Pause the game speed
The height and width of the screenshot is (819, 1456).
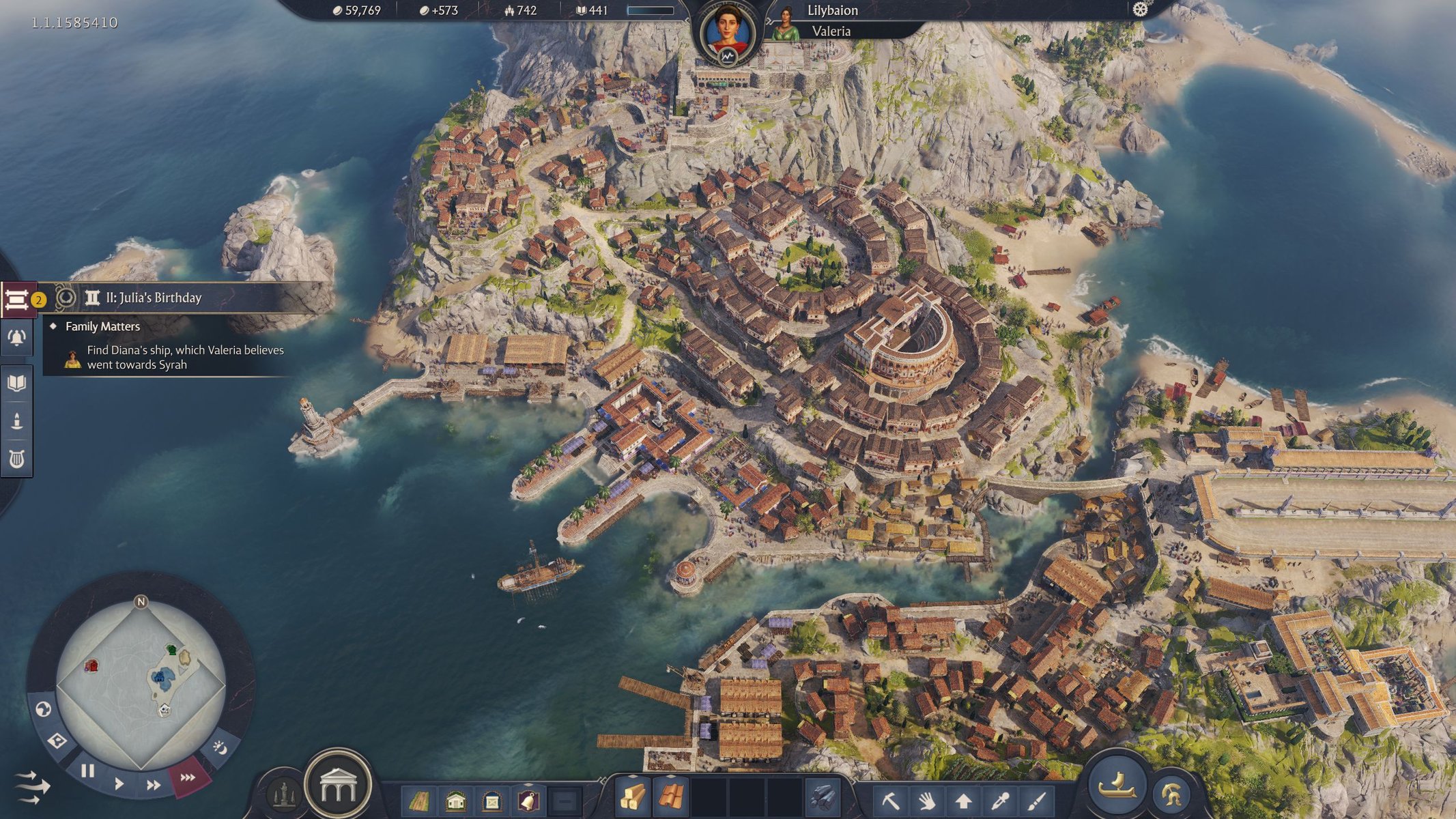tap(87, 771)
